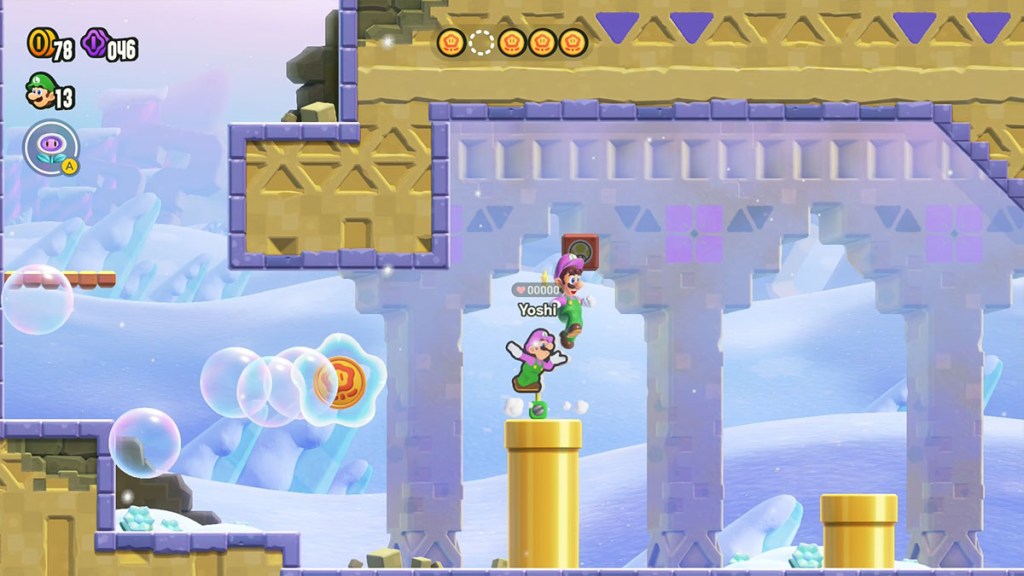Select the stored Bubble Flower power-up
The width and height of the screenshot is (1024, 576).
point(50,147)
